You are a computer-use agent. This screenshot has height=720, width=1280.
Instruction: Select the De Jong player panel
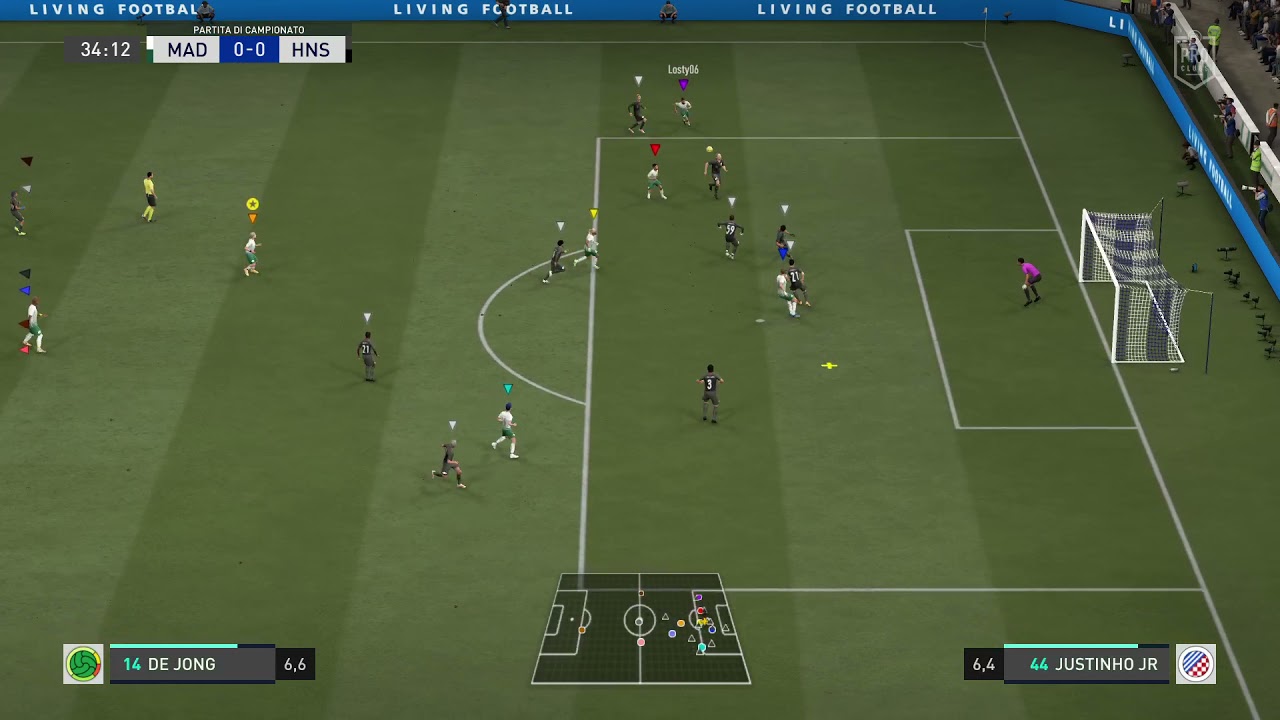[192, 664]
